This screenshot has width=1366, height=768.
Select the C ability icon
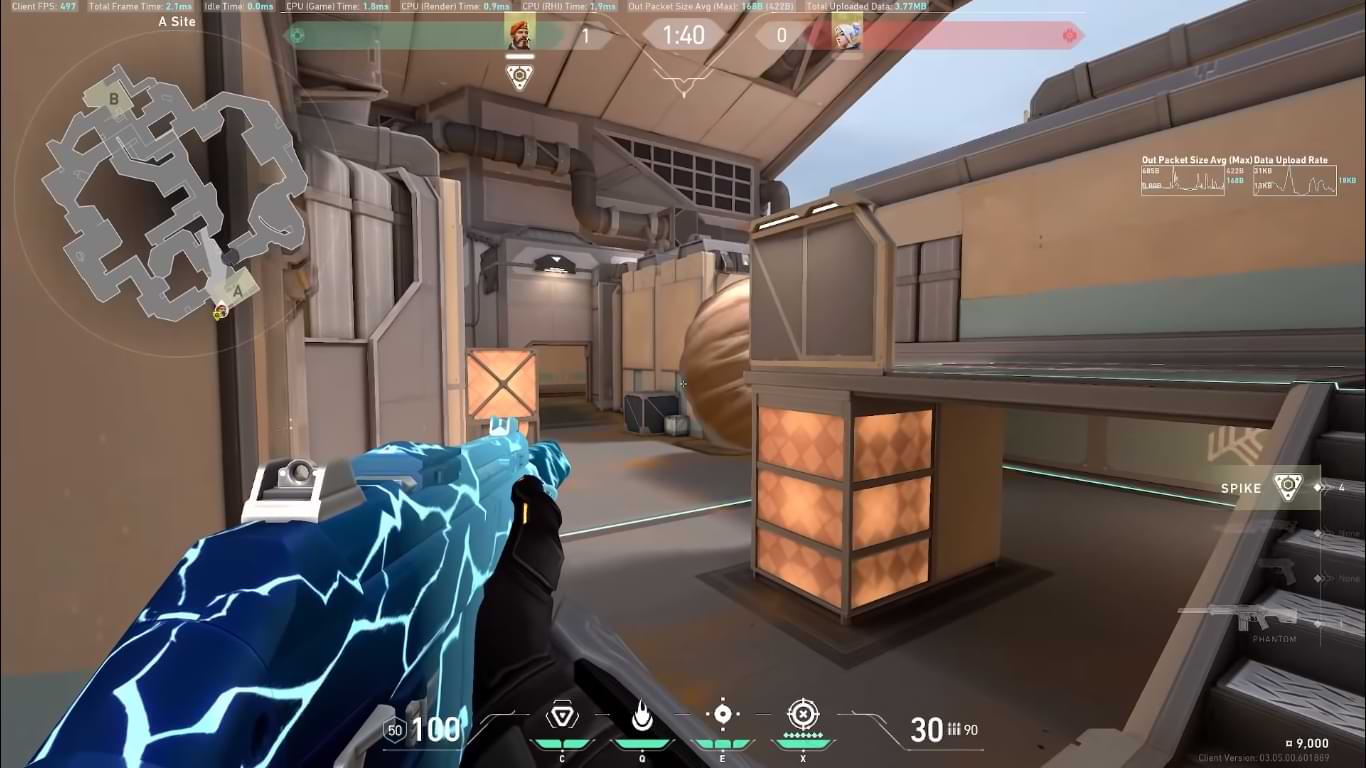[x=562, y=716]
